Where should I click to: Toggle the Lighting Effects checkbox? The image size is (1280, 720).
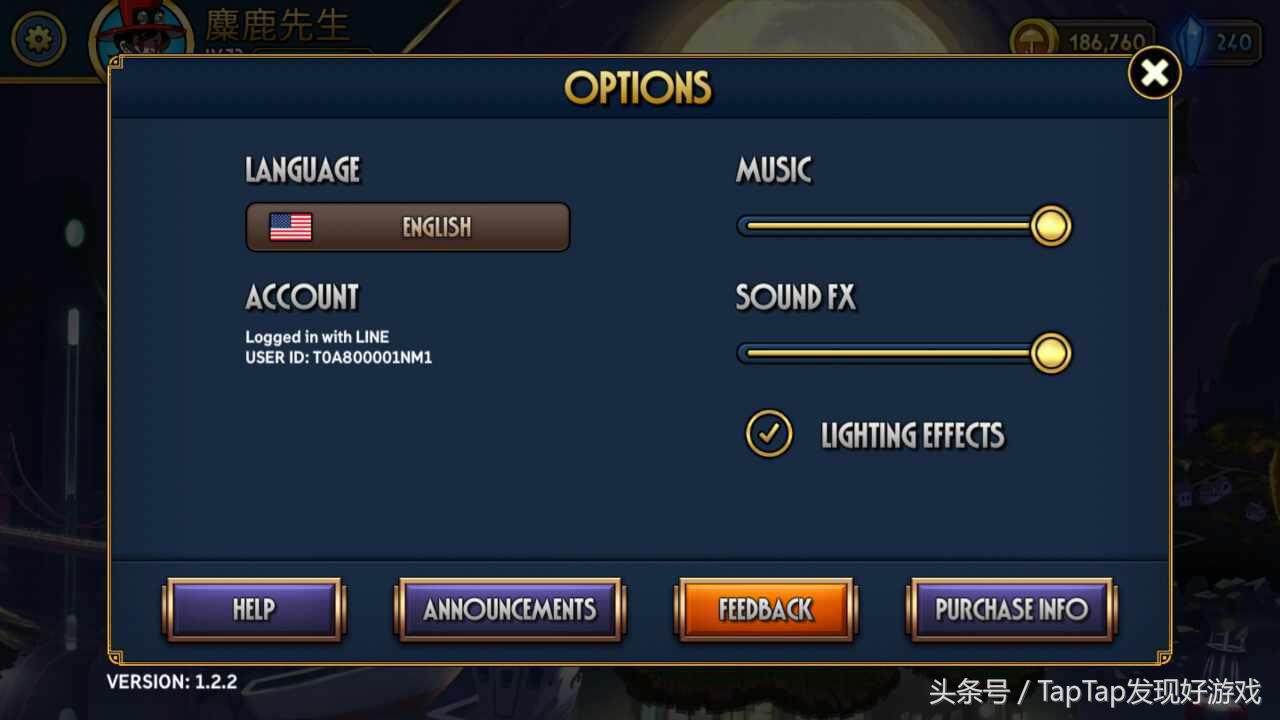[769, 434]
